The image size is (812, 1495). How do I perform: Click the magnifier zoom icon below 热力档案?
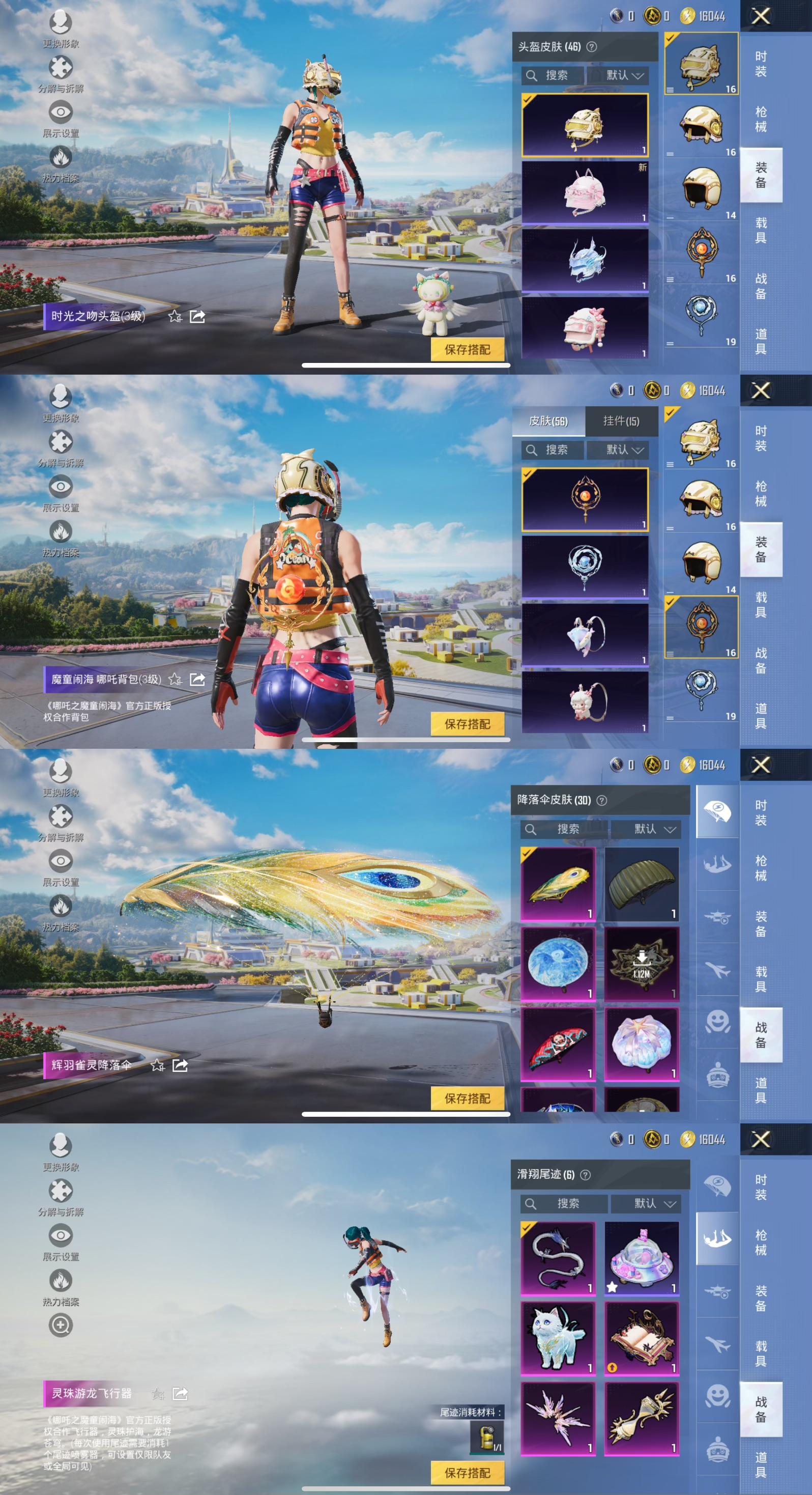click(61, 1325)
